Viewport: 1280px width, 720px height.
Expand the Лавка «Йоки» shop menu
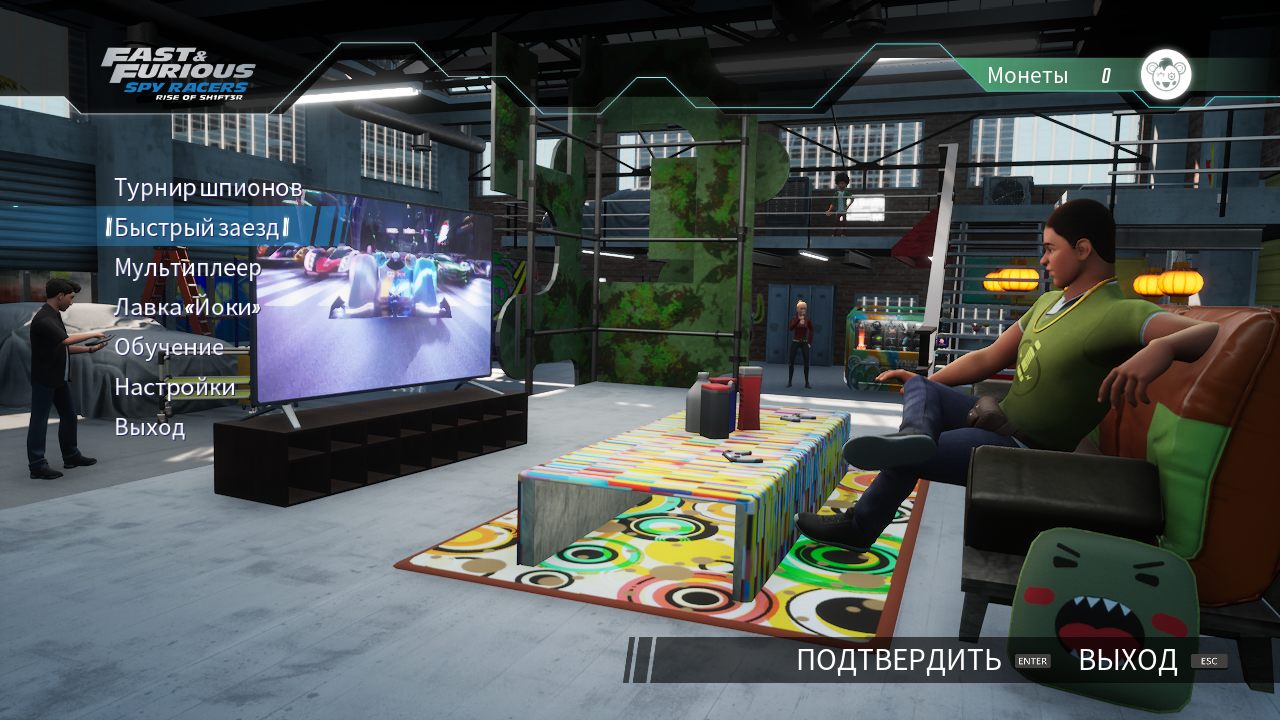click(x=190, y=307)
